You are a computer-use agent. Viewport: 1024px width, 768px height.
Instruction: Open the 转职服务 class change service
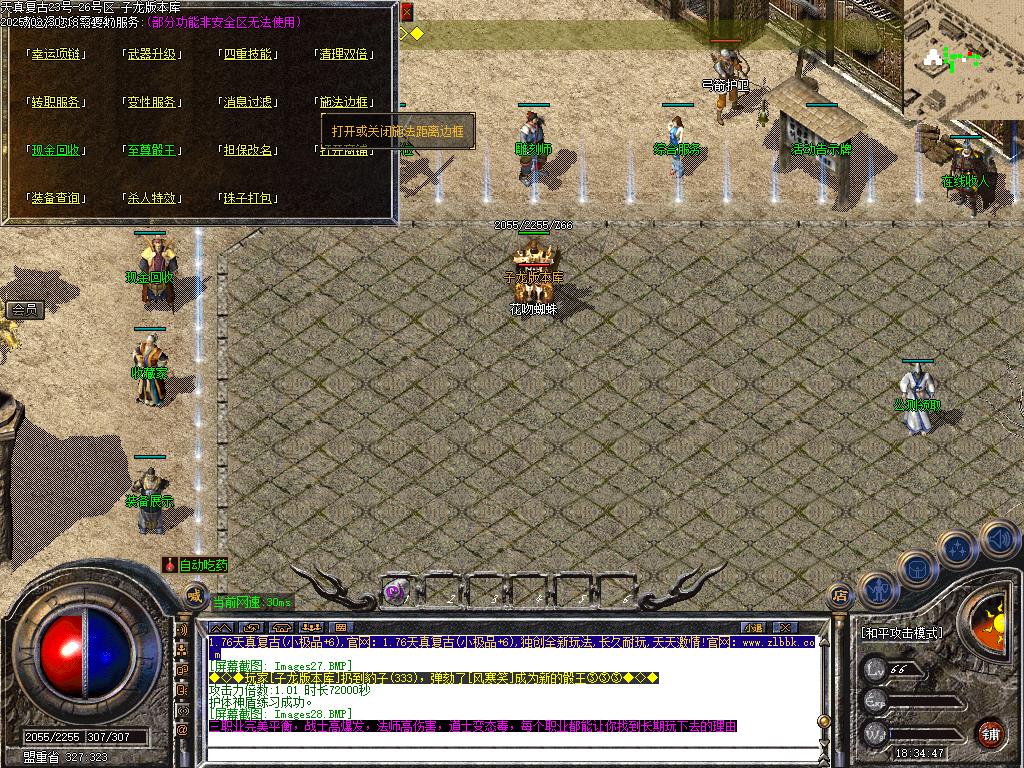coord(57,102)
